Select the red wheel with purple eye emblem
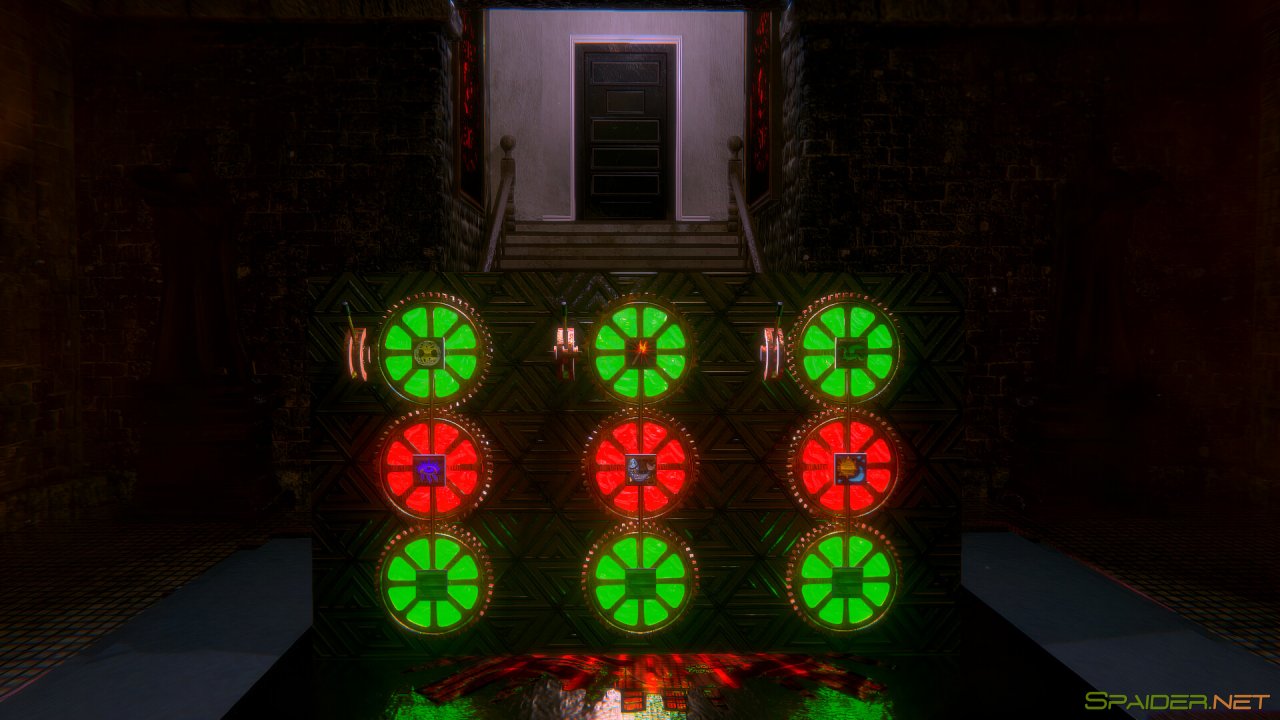The height and width of the screenshot is (720, 1280). [431, 465]
